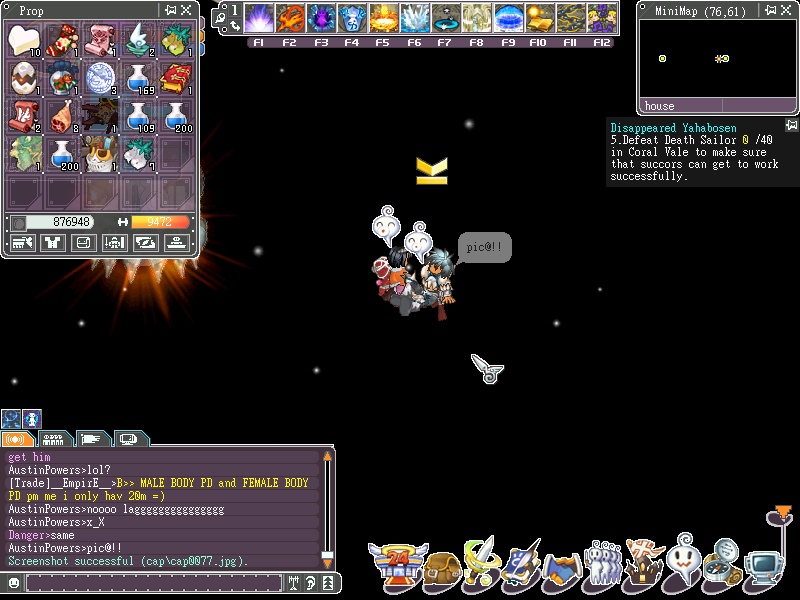Select the cracked egg item slot
Image resolution: width=800 pixels, height=600 pixels.
pyautogui.click(x=24, y=76)
